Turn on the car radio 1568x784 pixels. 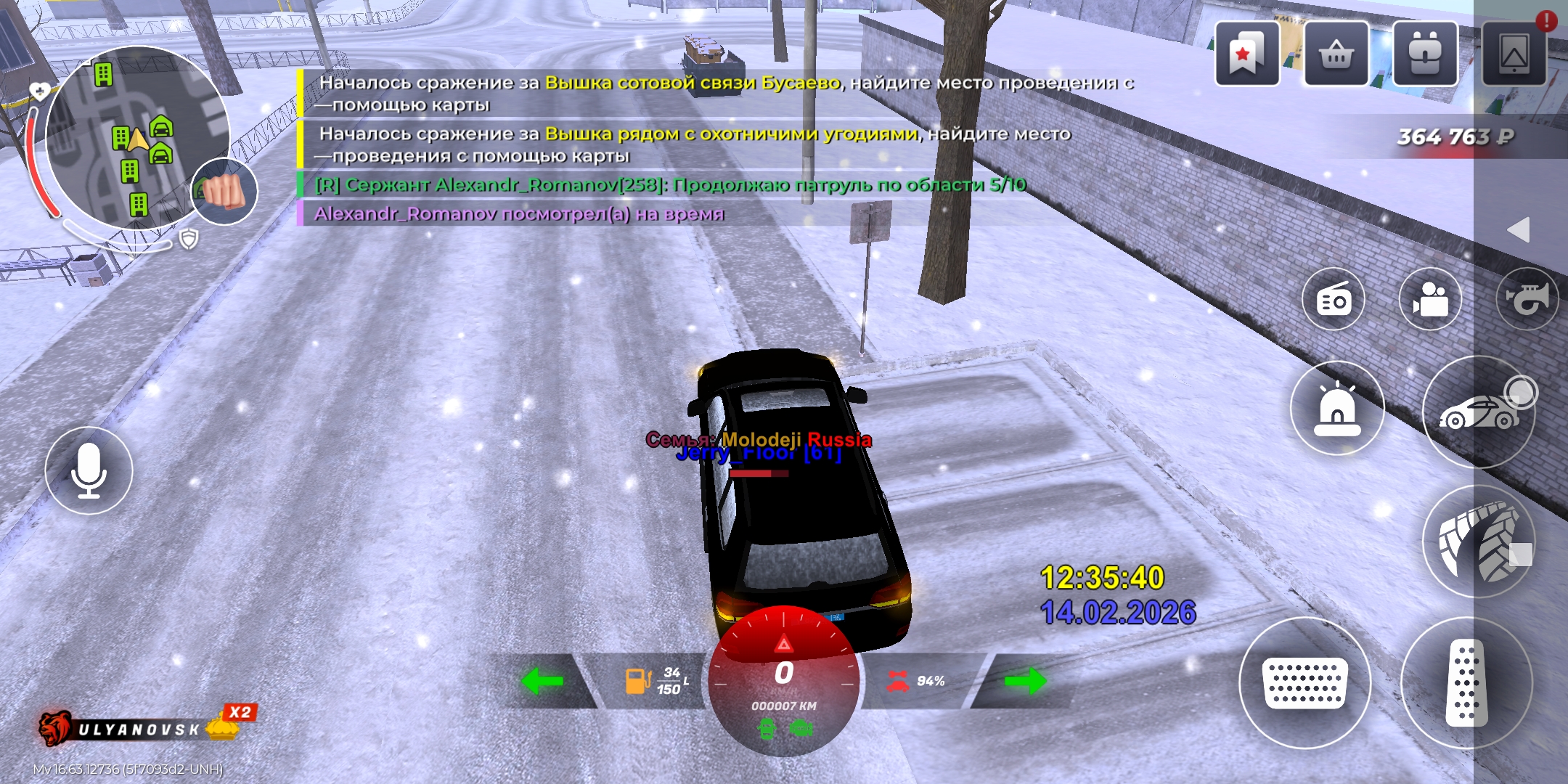tap(1334, 299)
